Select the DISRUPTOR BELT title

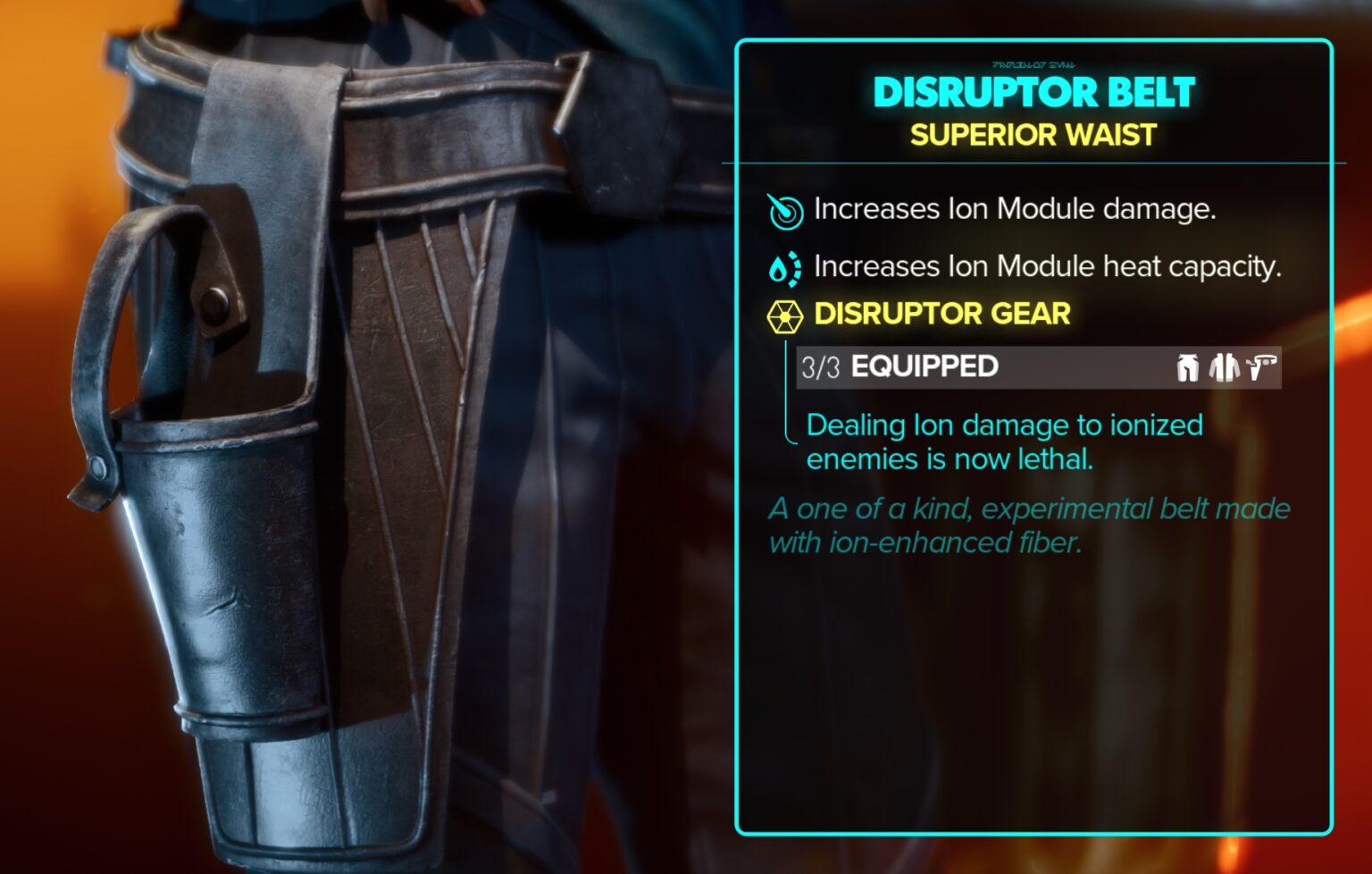[1032, 92]
